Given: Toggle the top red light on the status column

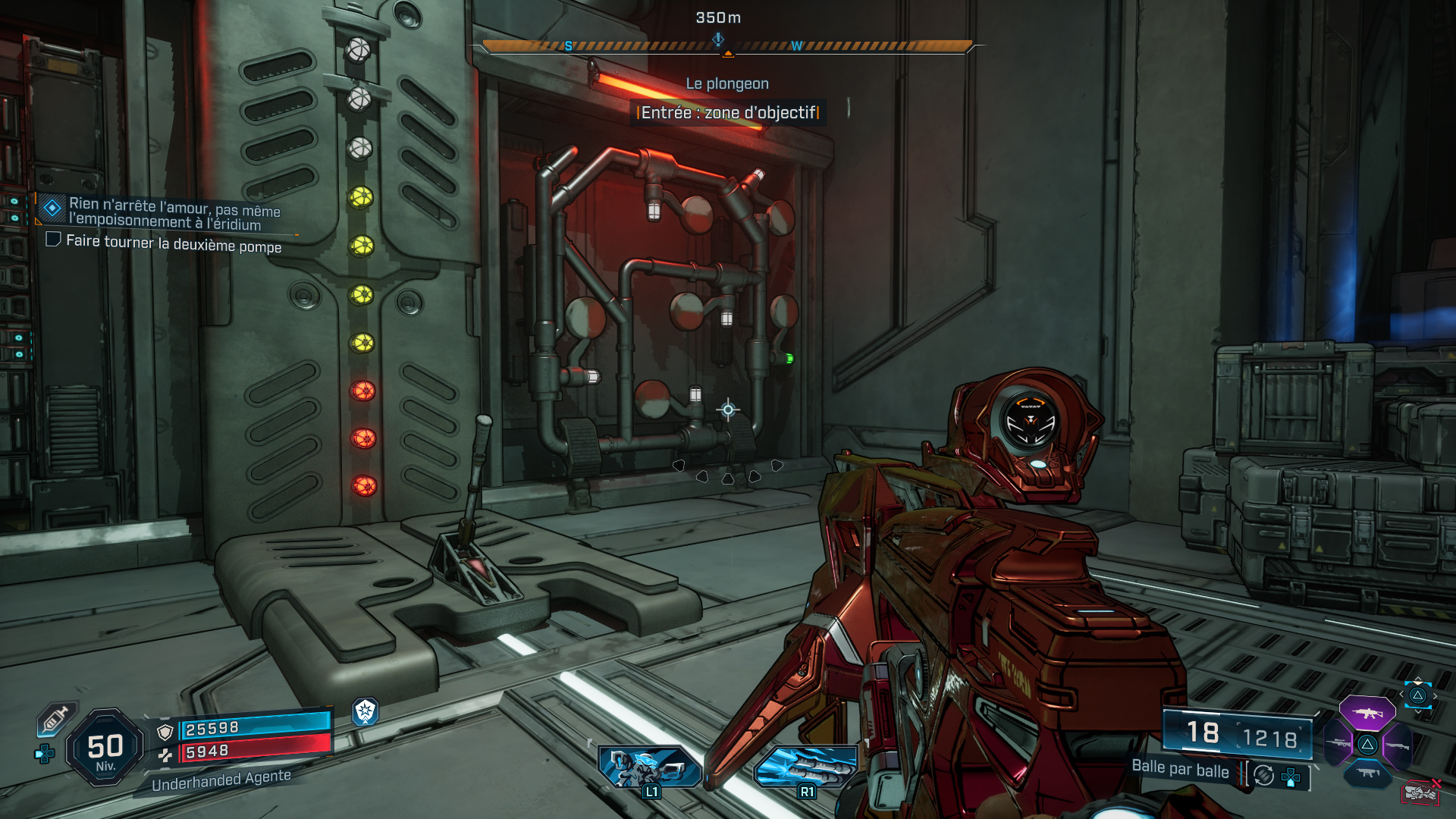Looking at the screenshot, I should tap(362, 390).
